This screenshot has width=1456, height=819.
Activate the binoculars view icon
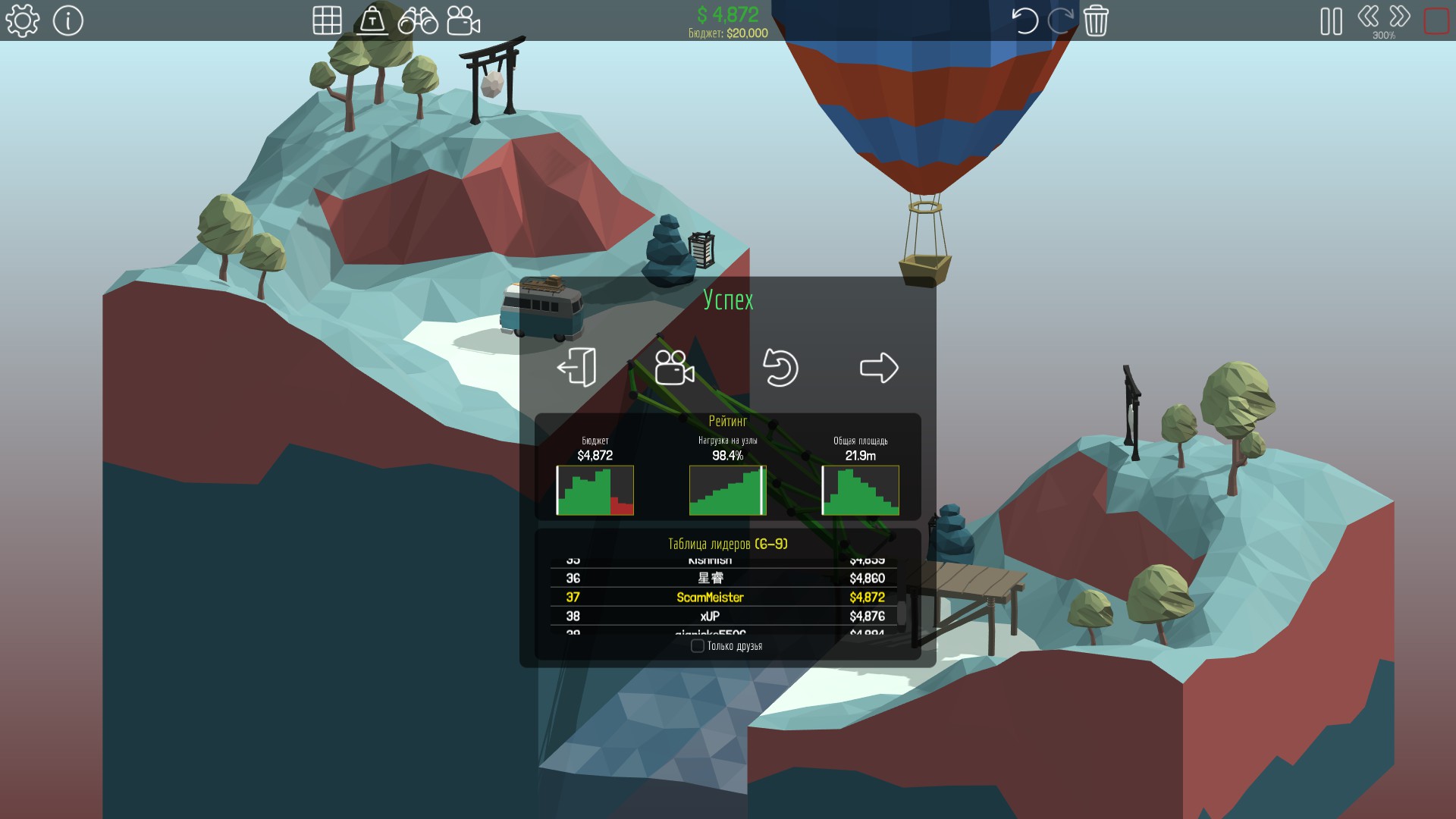click(418, 20)
